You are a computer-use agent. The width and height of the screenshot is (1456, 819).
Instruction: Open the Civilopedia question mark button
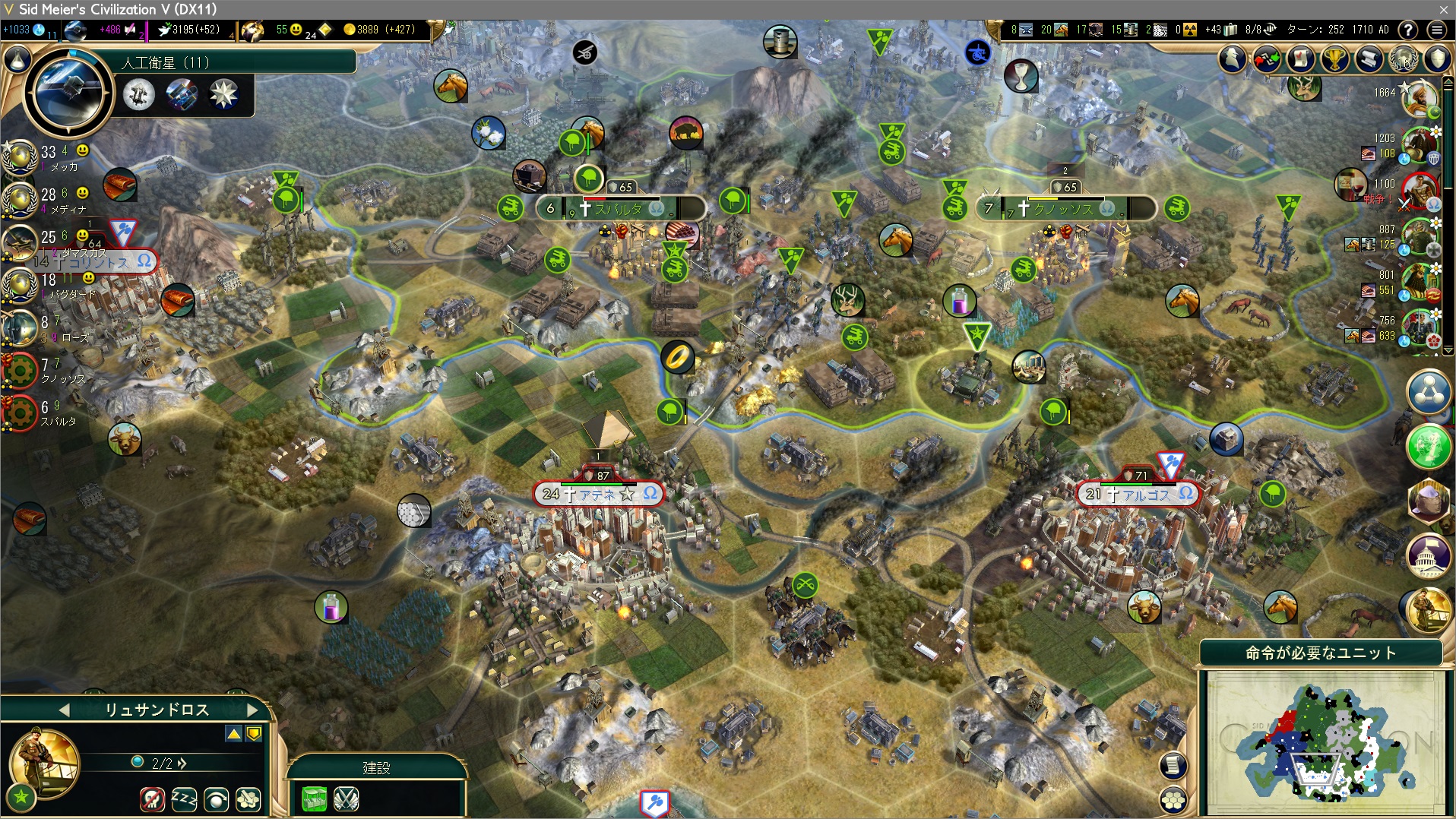pos(1408,30)
